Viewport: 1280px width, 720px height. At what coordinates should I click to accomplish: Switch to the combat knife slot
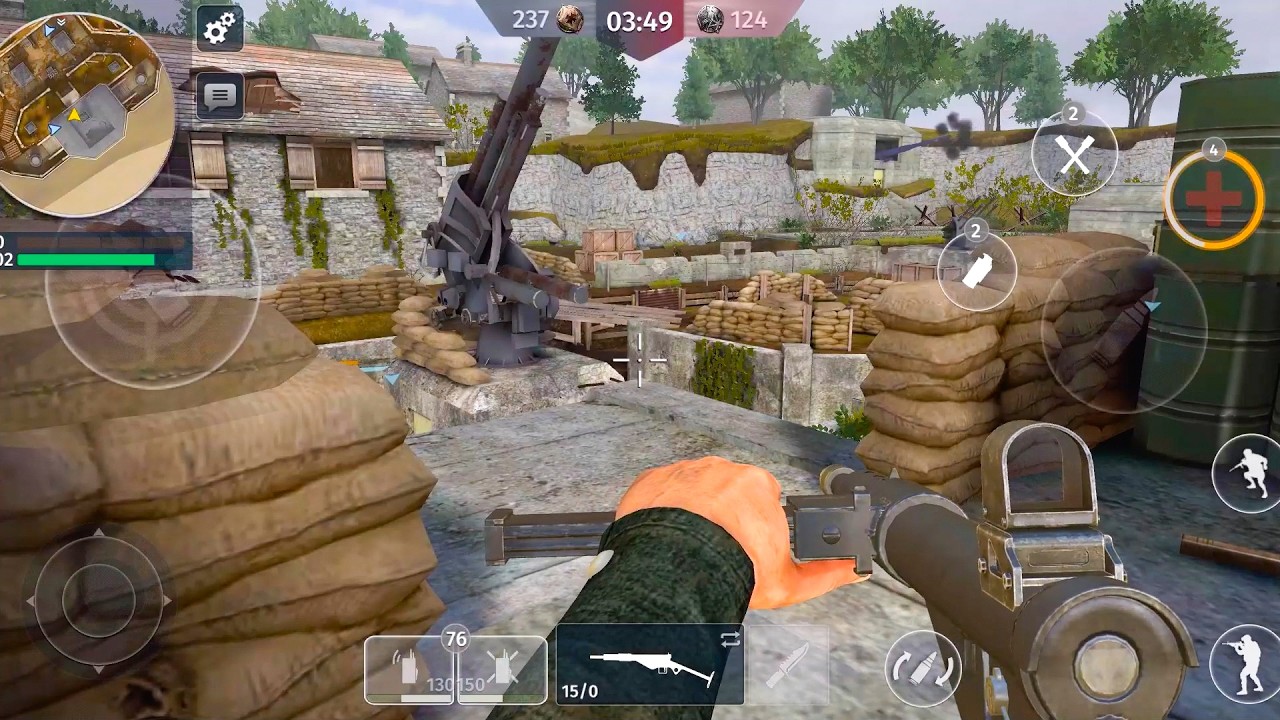coord(787,665)
